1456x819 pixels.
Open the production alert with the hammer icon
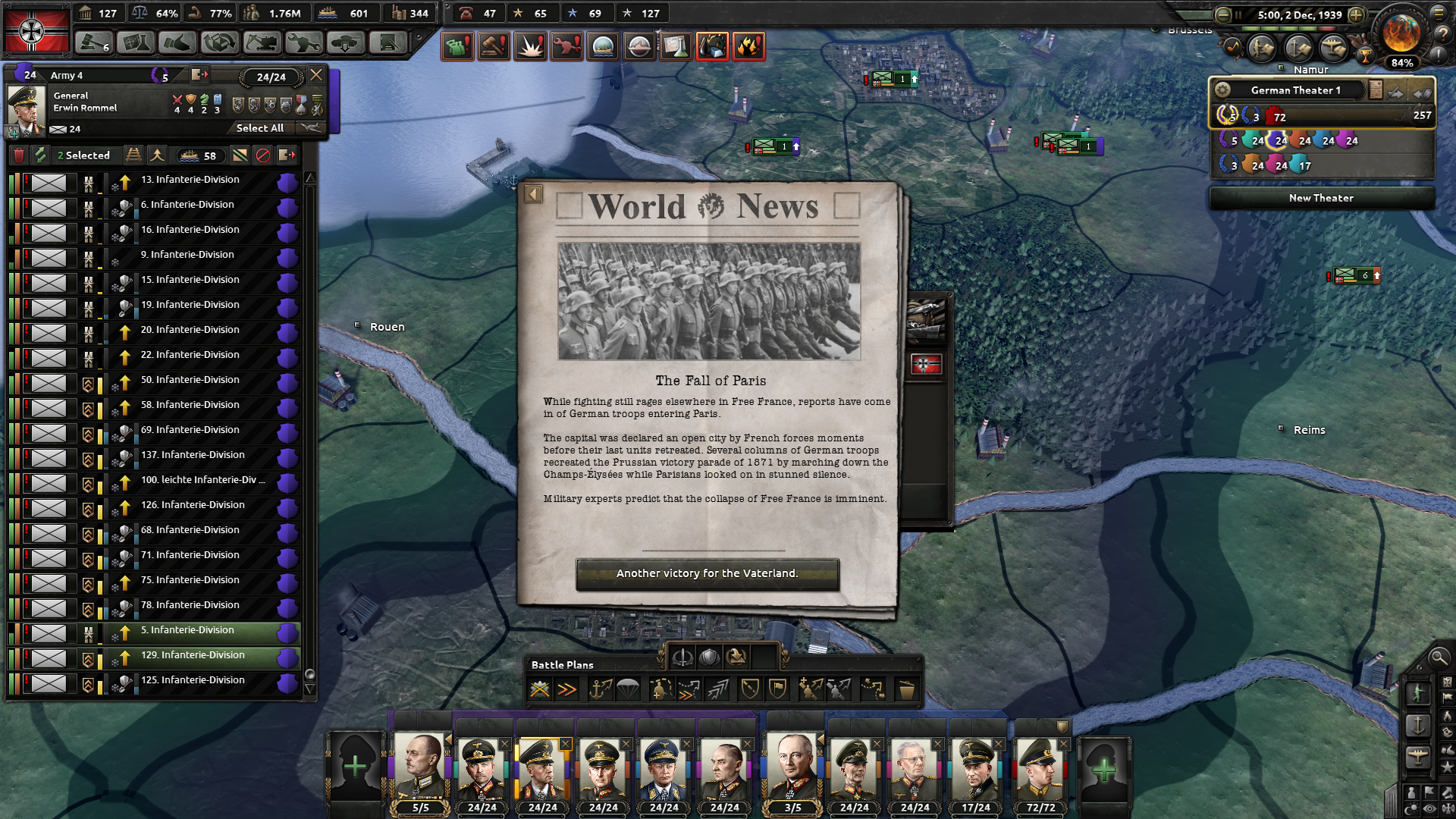point(494,45)
